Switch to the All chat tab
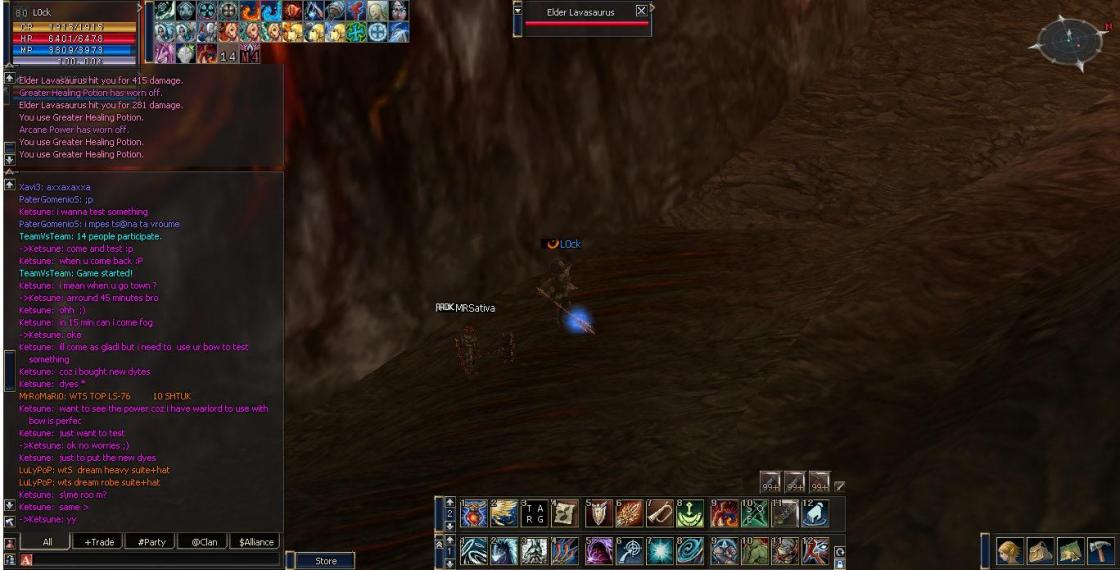Viewport: 1120px width, 570px height. click(48, 541)
